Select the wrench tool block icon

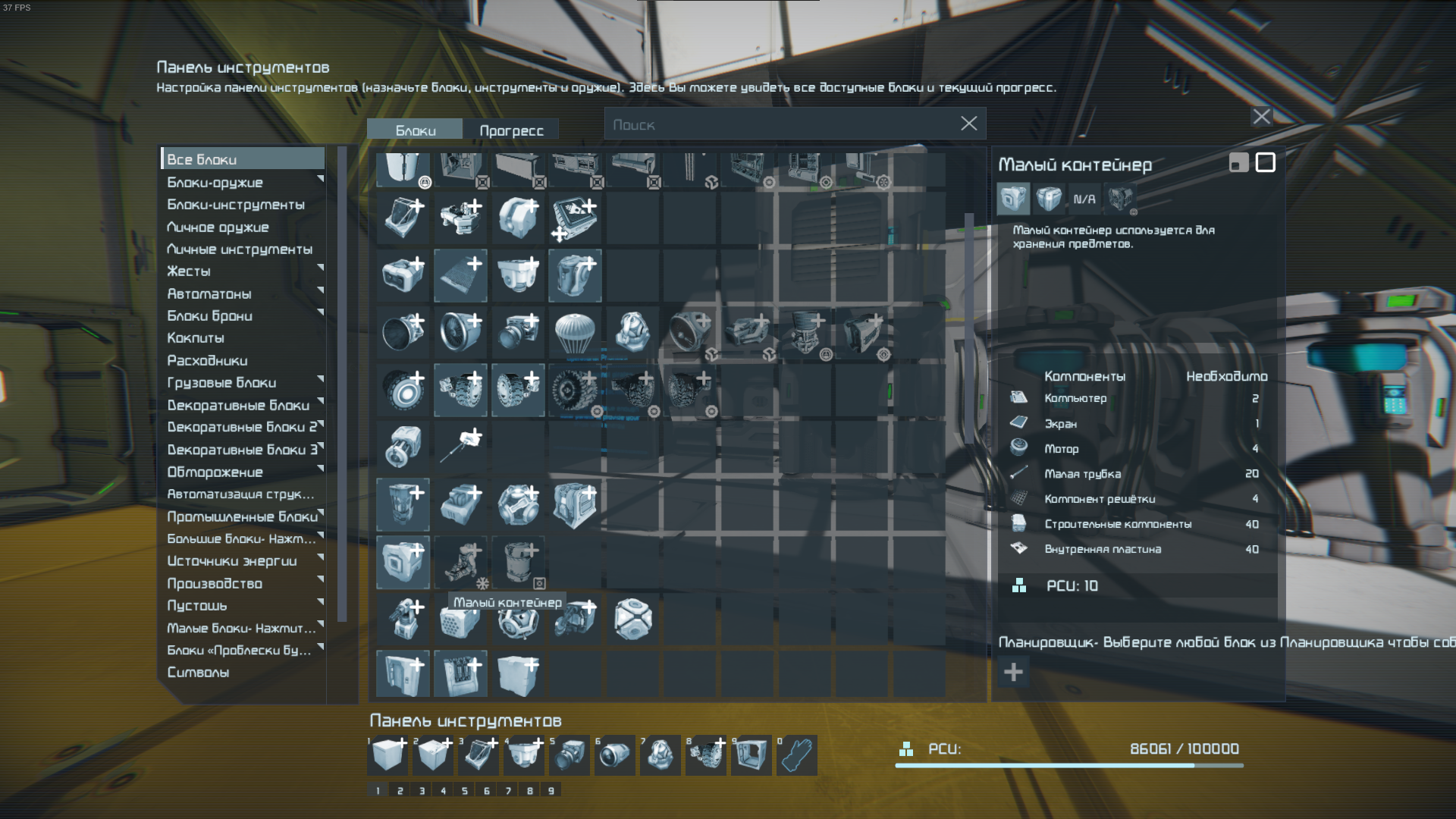tap(460, 447)
